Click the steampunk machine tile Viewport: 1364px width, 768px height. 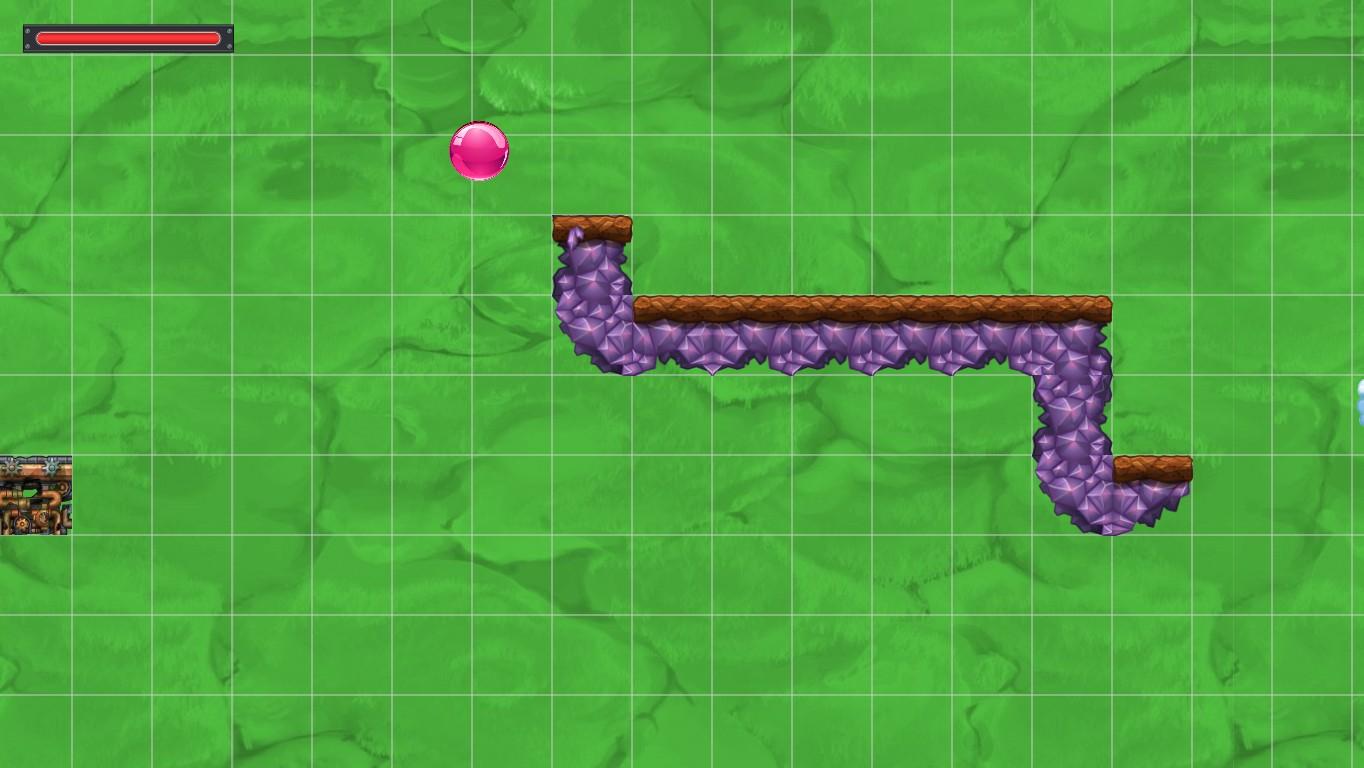(x=35, y=495)
